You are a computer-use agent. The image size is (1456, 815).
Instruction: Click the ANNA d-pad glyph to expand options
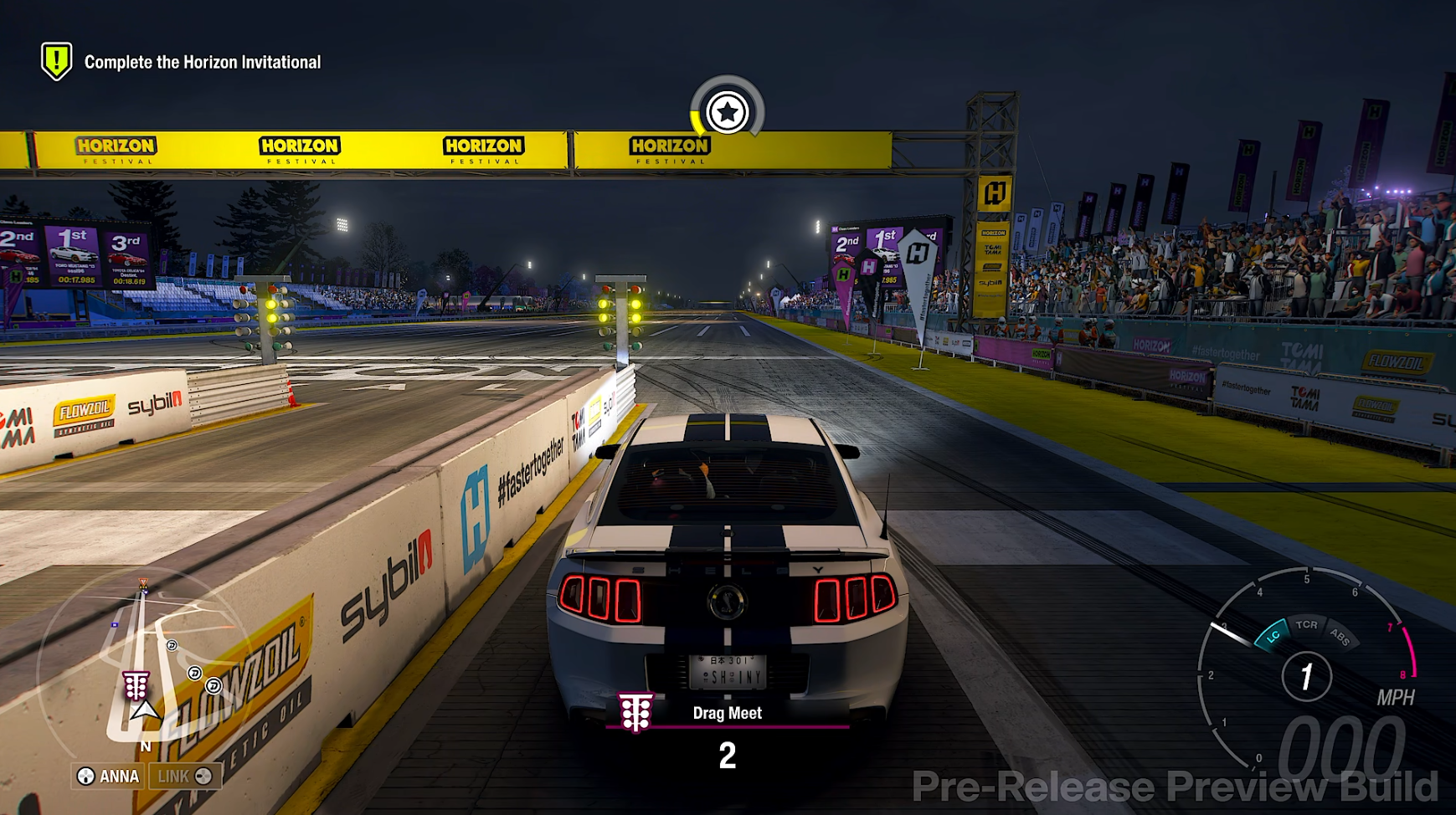84,775
